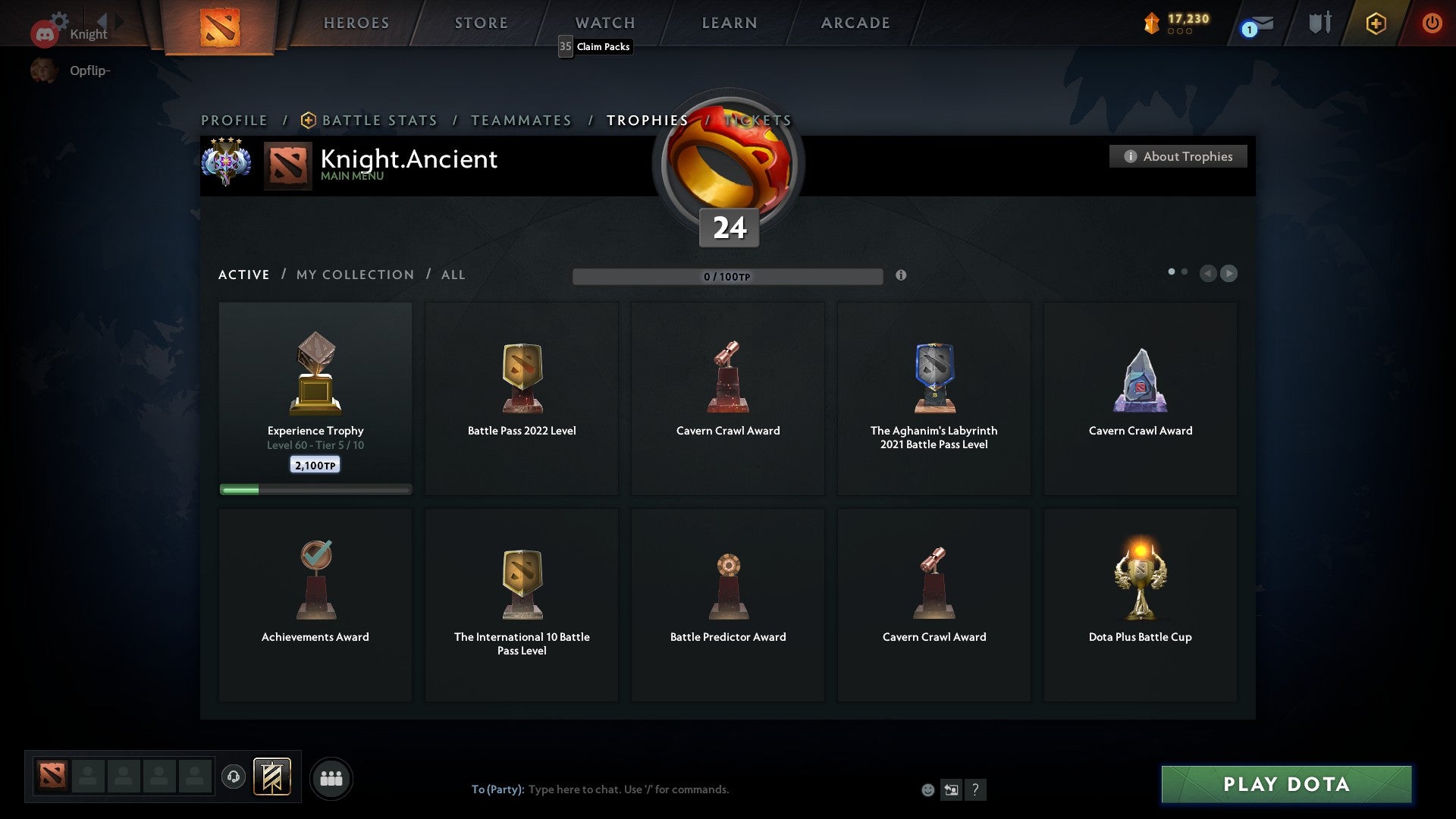Viewport: 1456px width, 819px height.
Task: Click the Dota Plus hexagon icon
Action: 1376,23
